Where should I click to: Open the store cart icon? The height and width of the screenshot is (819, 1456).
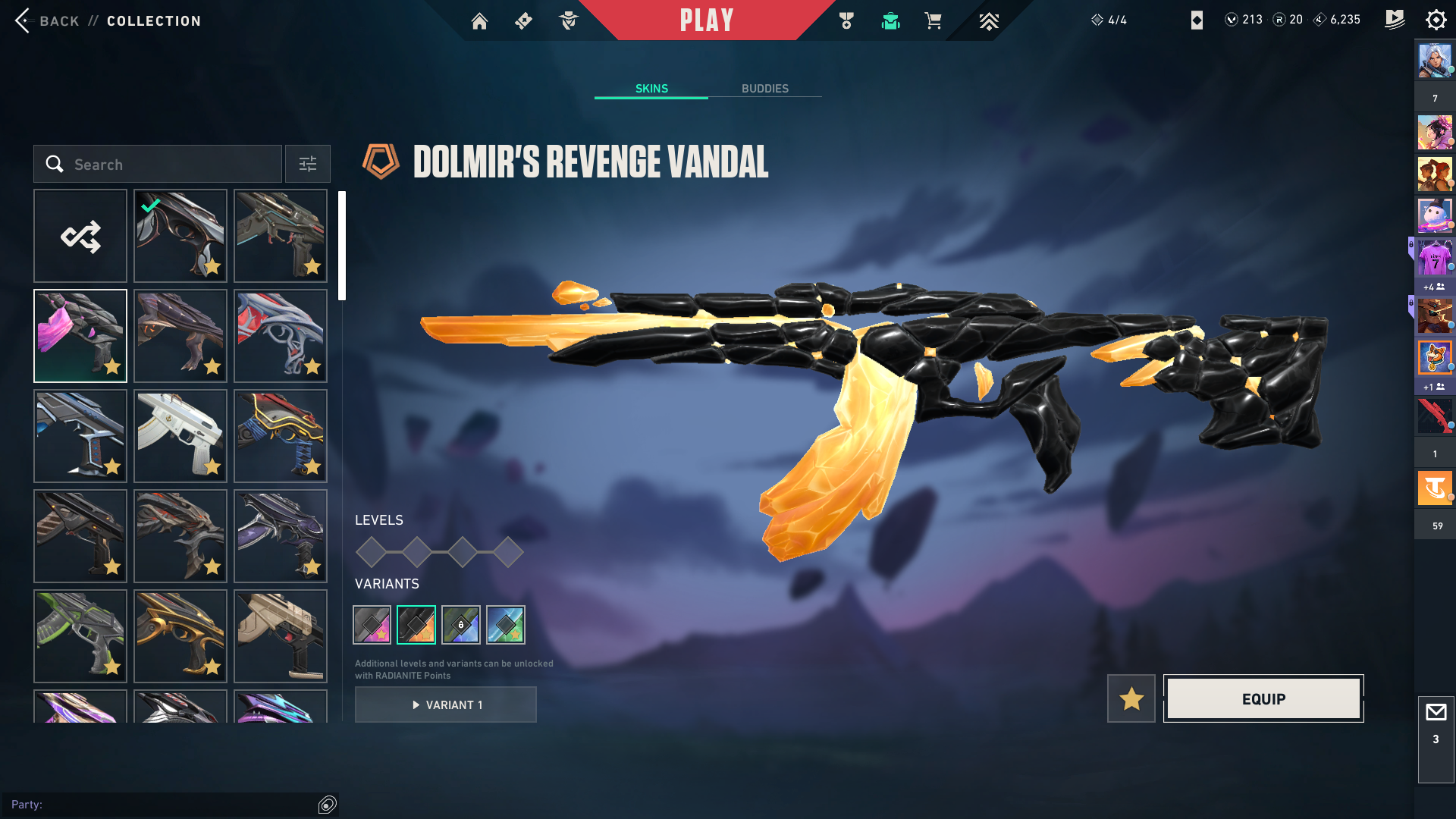(x=933, y=21)
